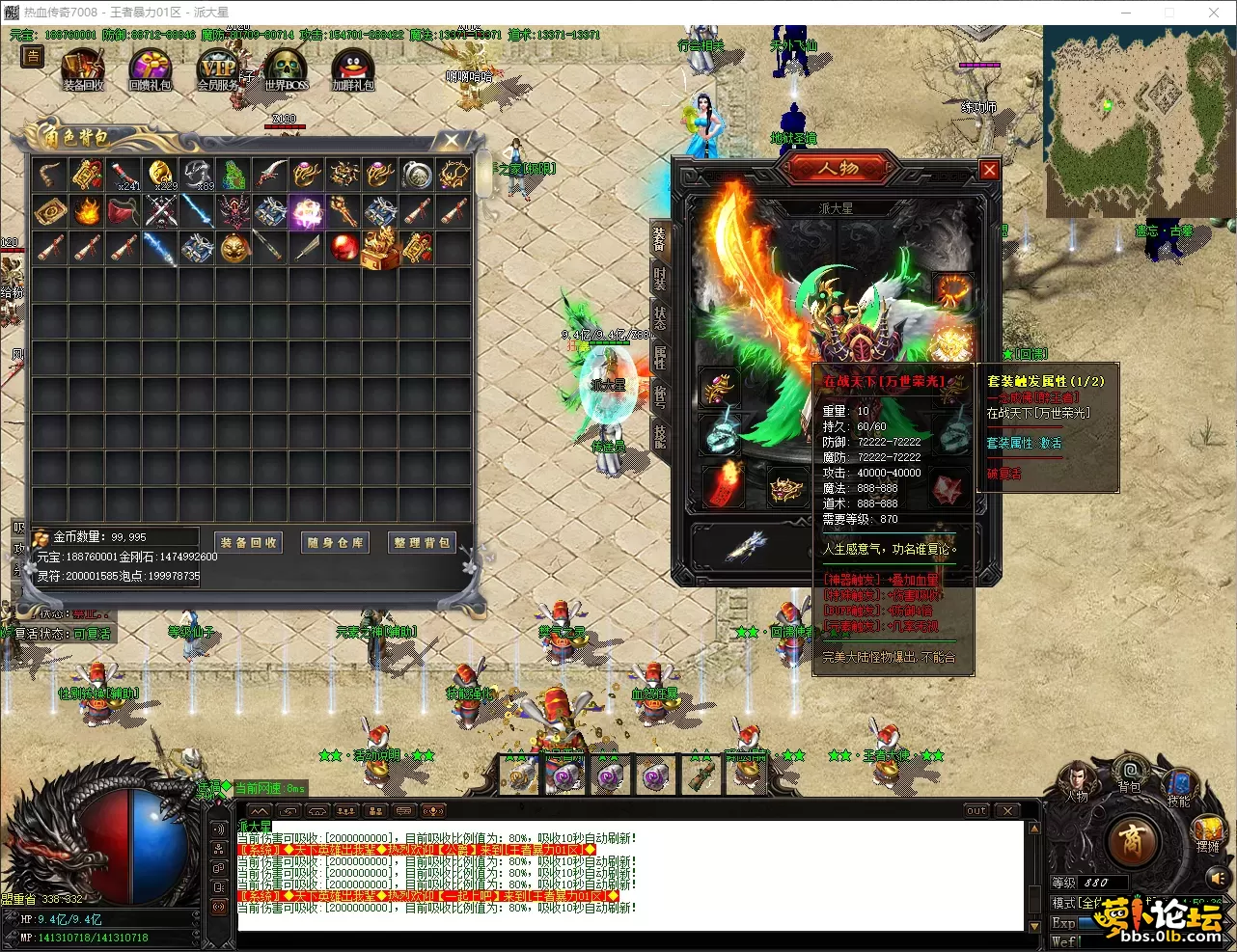Sort the bag with 整理背包

(x=422, y=542)
